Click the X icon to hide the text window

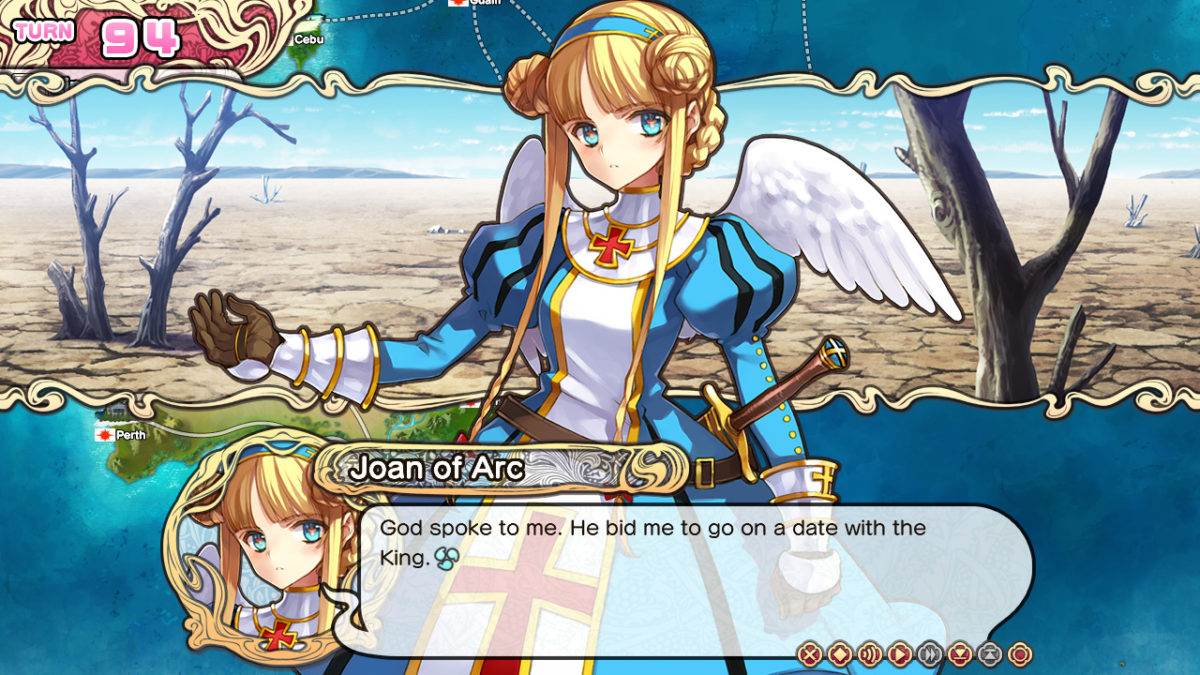810,655
